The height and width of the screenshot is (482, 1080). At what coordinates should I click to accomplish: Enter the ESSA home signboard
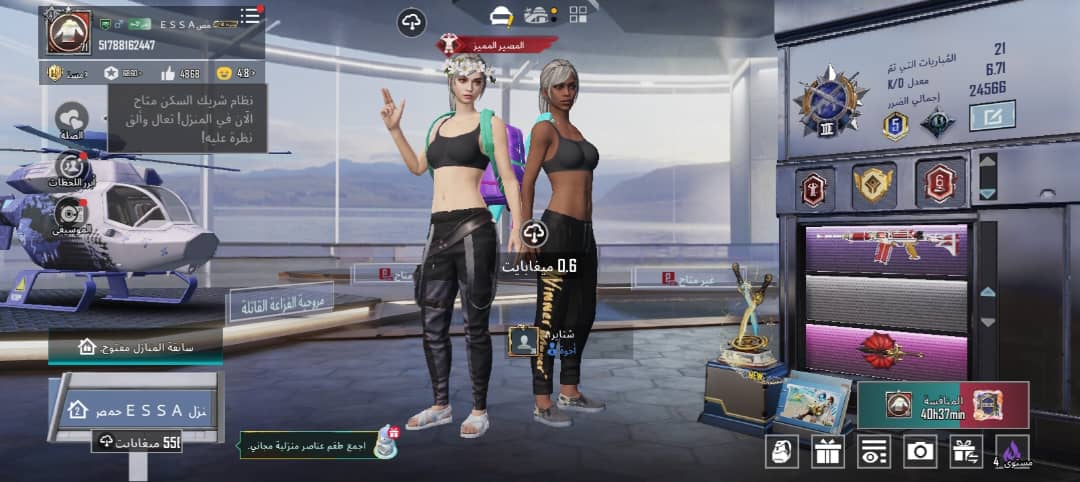click(141, 410)
